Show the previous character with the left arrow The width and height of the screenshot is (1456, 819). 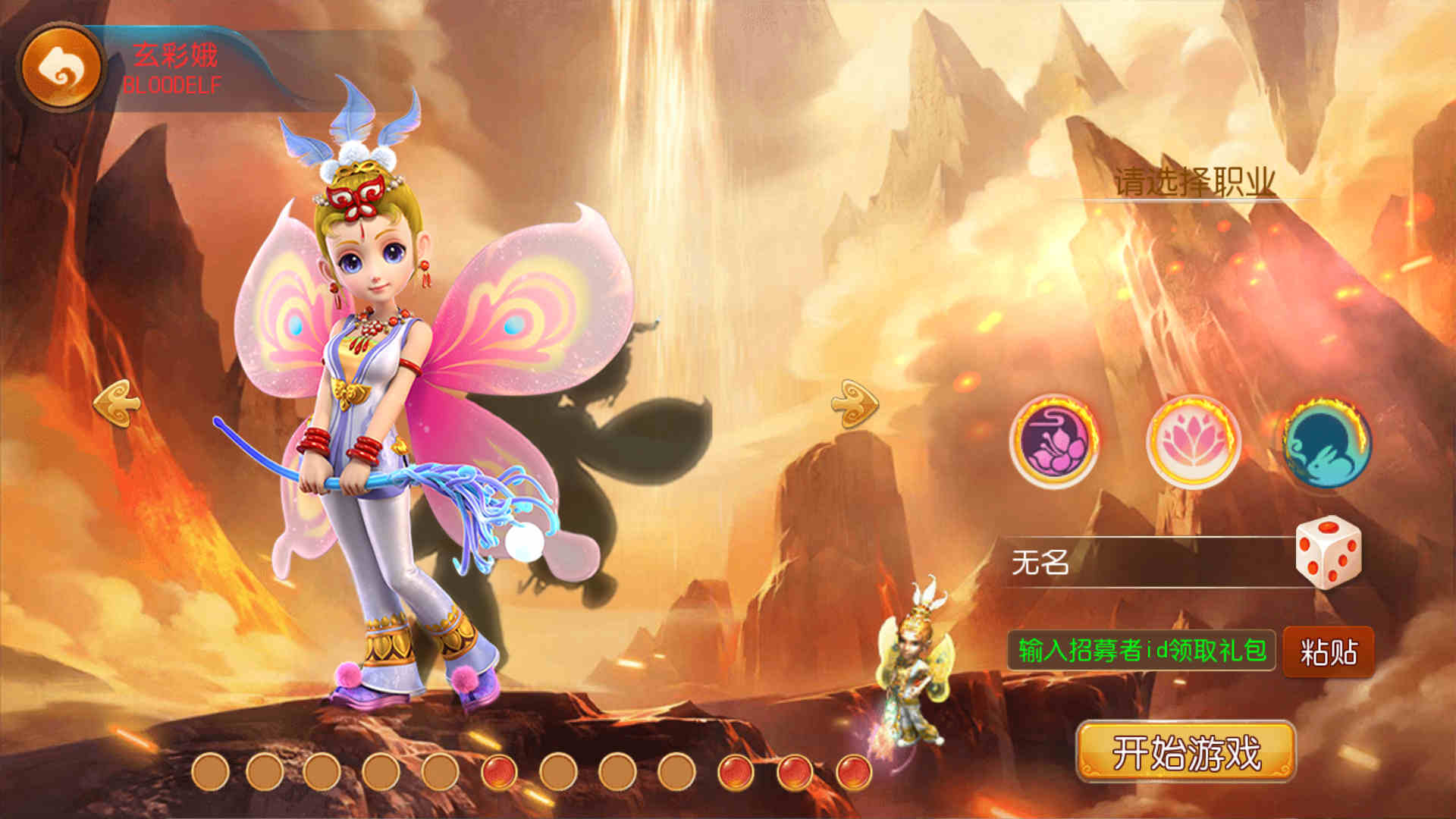click(117, 402)
